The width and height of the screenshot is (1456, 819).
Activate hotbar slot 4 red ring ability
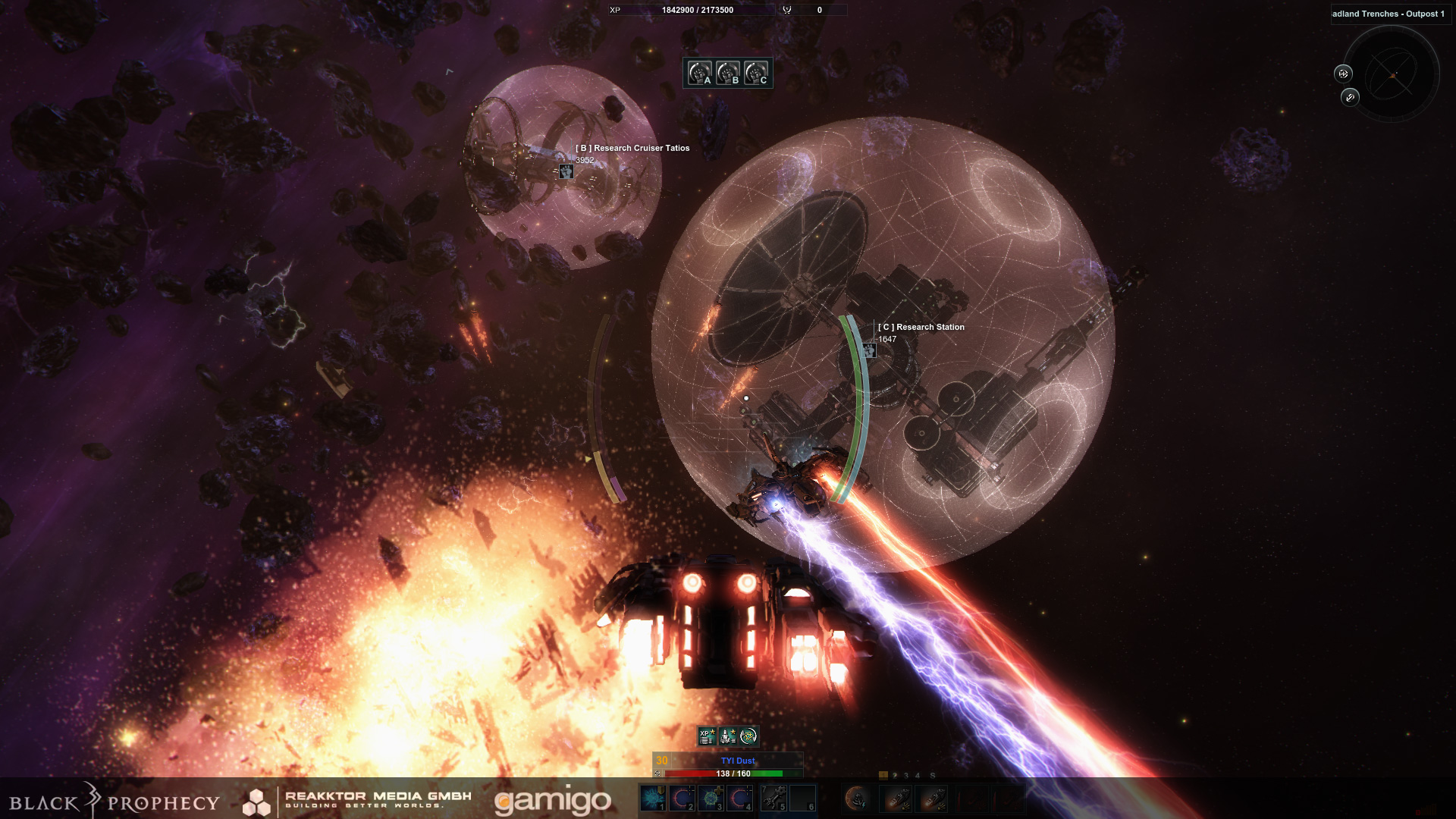click(739, 798)
